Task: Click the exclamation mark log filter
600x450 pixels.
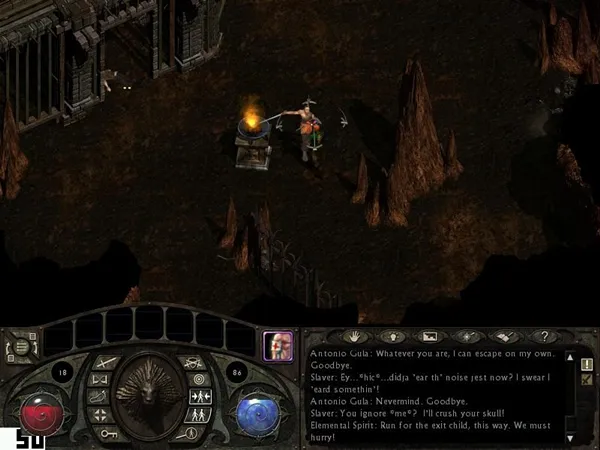Action: [x=586, y=364]
